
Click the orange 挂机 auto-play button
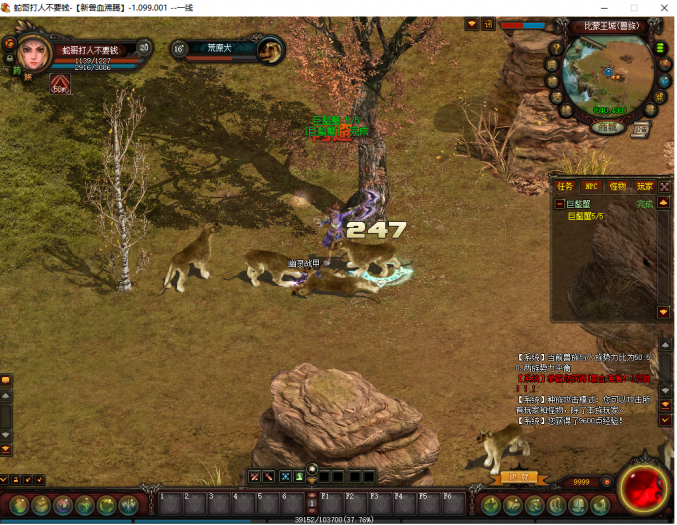pyautogui.click(x=519, y=477)
